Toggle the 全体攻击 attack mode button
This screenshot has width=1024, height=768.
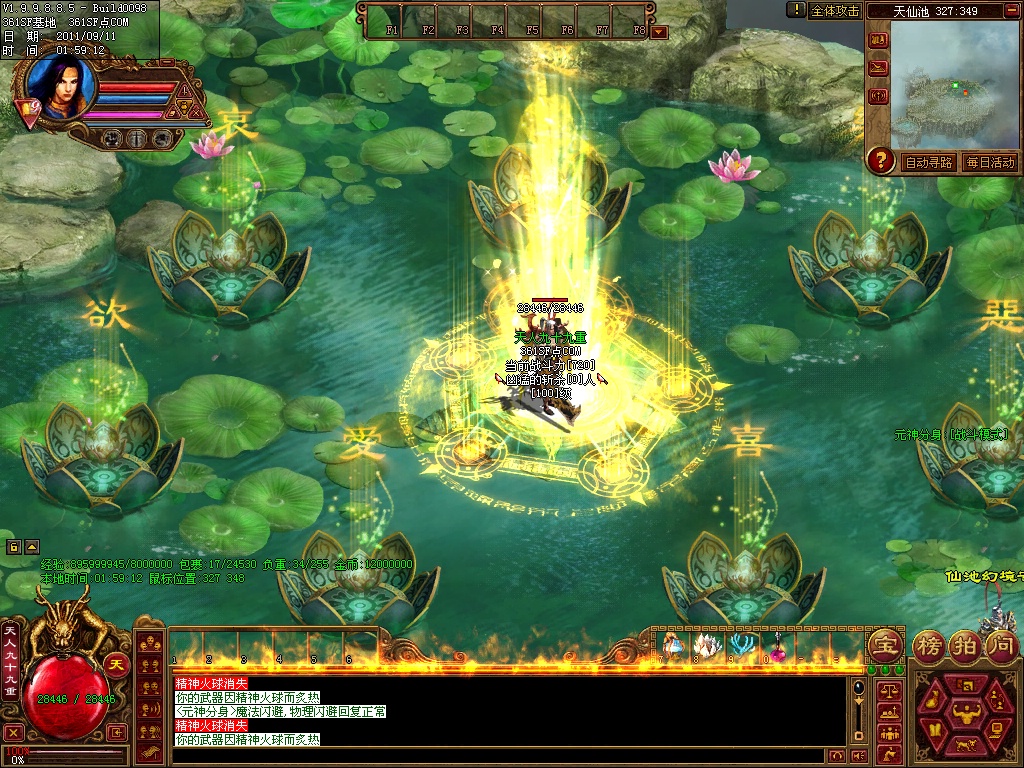[835, 10]
